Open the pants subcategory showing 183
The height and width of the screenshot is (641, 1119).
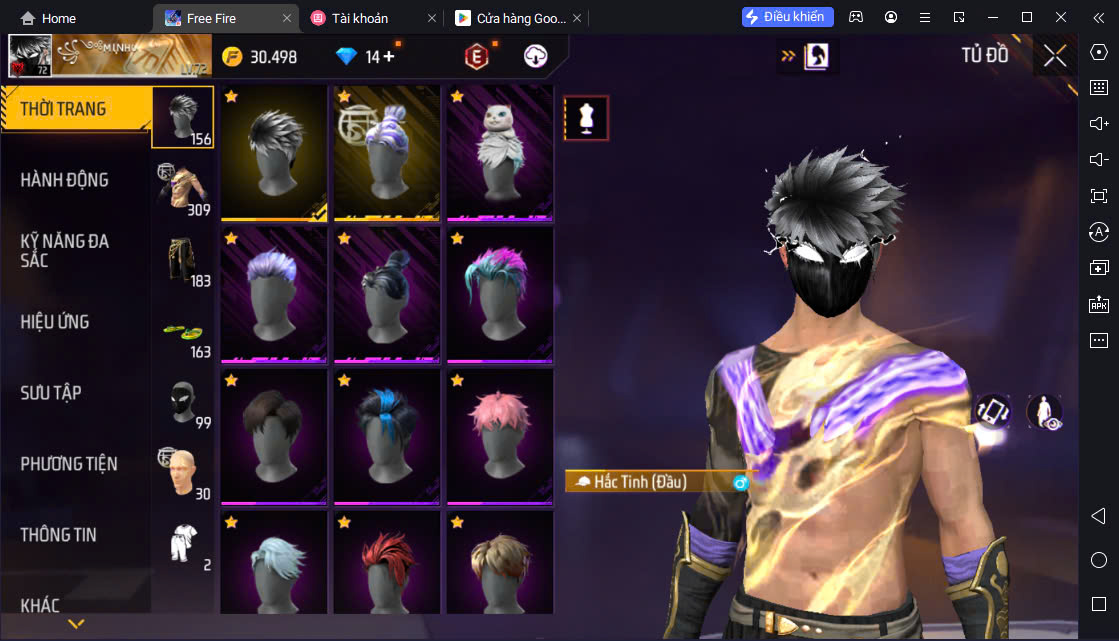point(183,260)
